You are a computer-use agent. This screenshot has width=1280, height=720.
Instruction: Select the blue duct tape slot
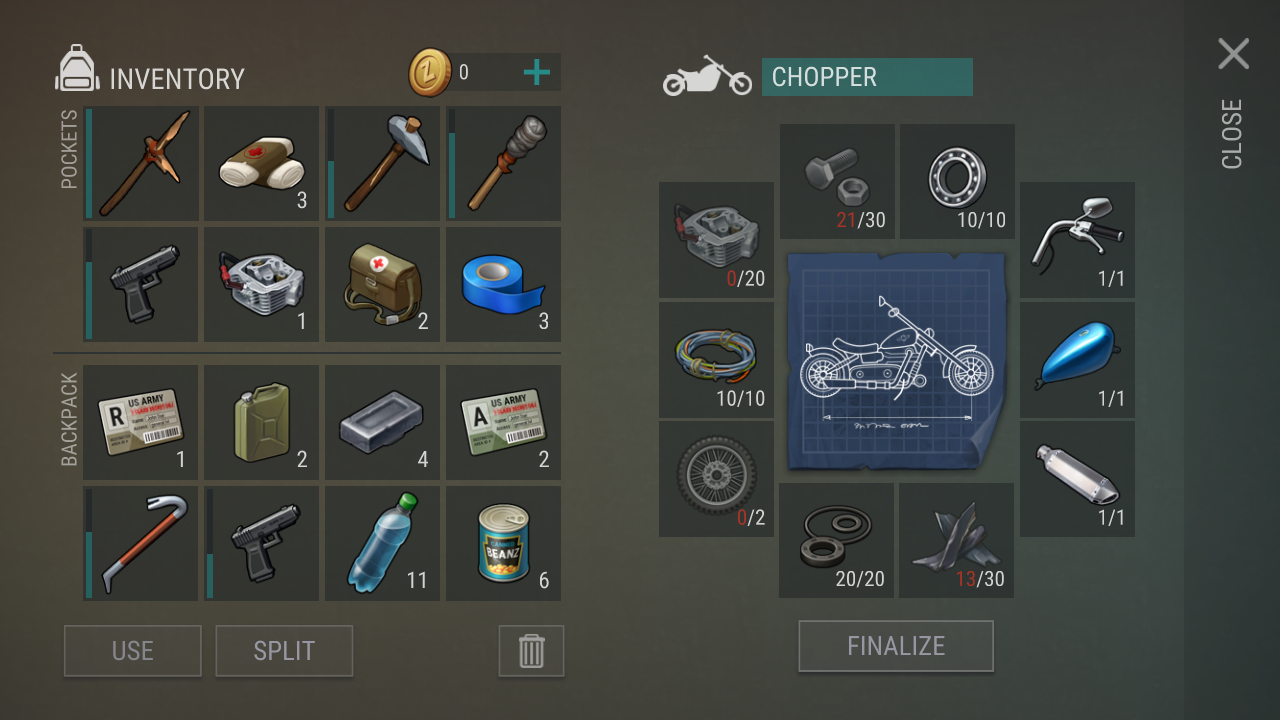click(x=503, y=285)
